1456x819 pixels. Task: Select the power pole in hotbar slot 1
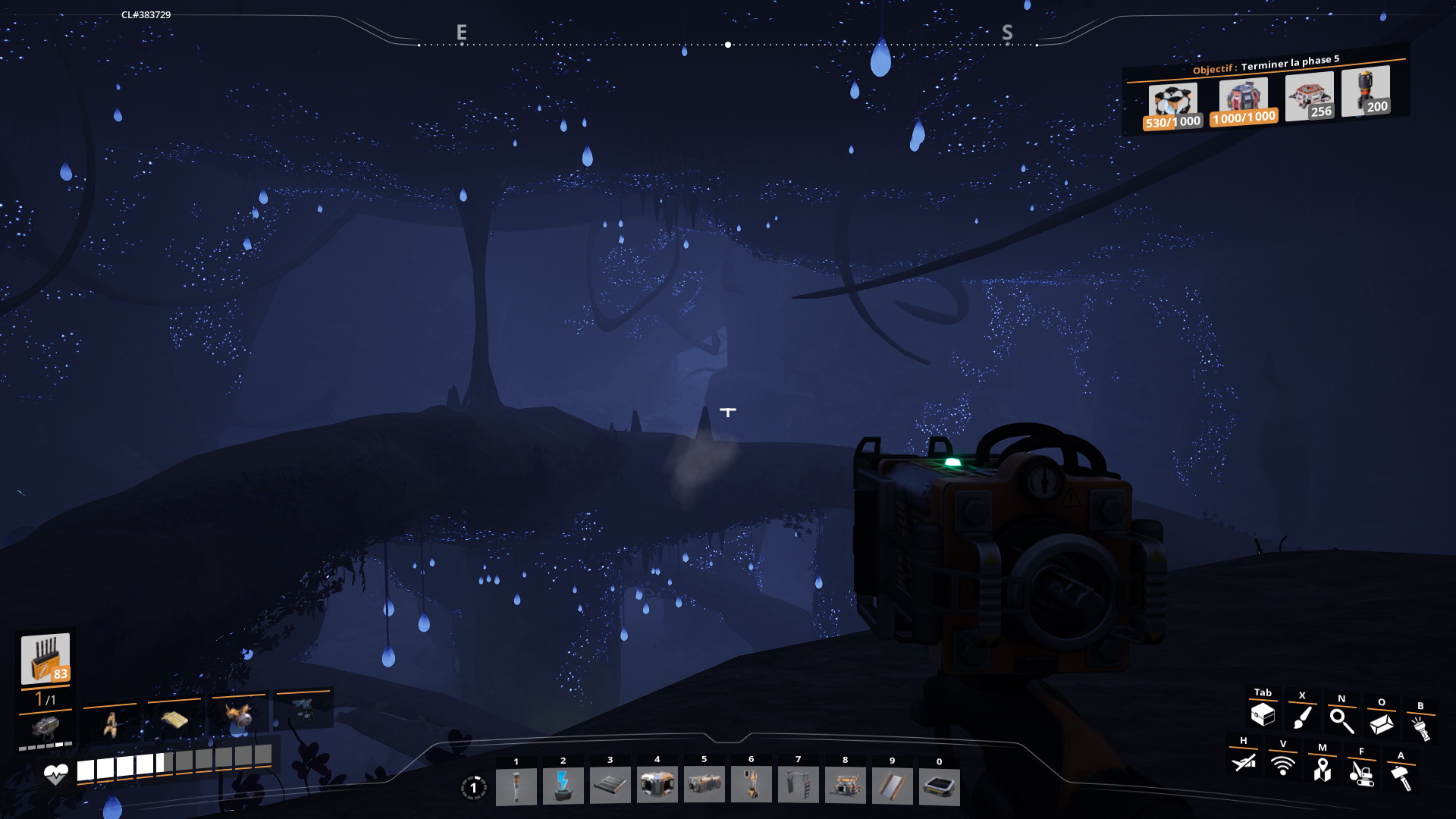[x=516, y=786]
